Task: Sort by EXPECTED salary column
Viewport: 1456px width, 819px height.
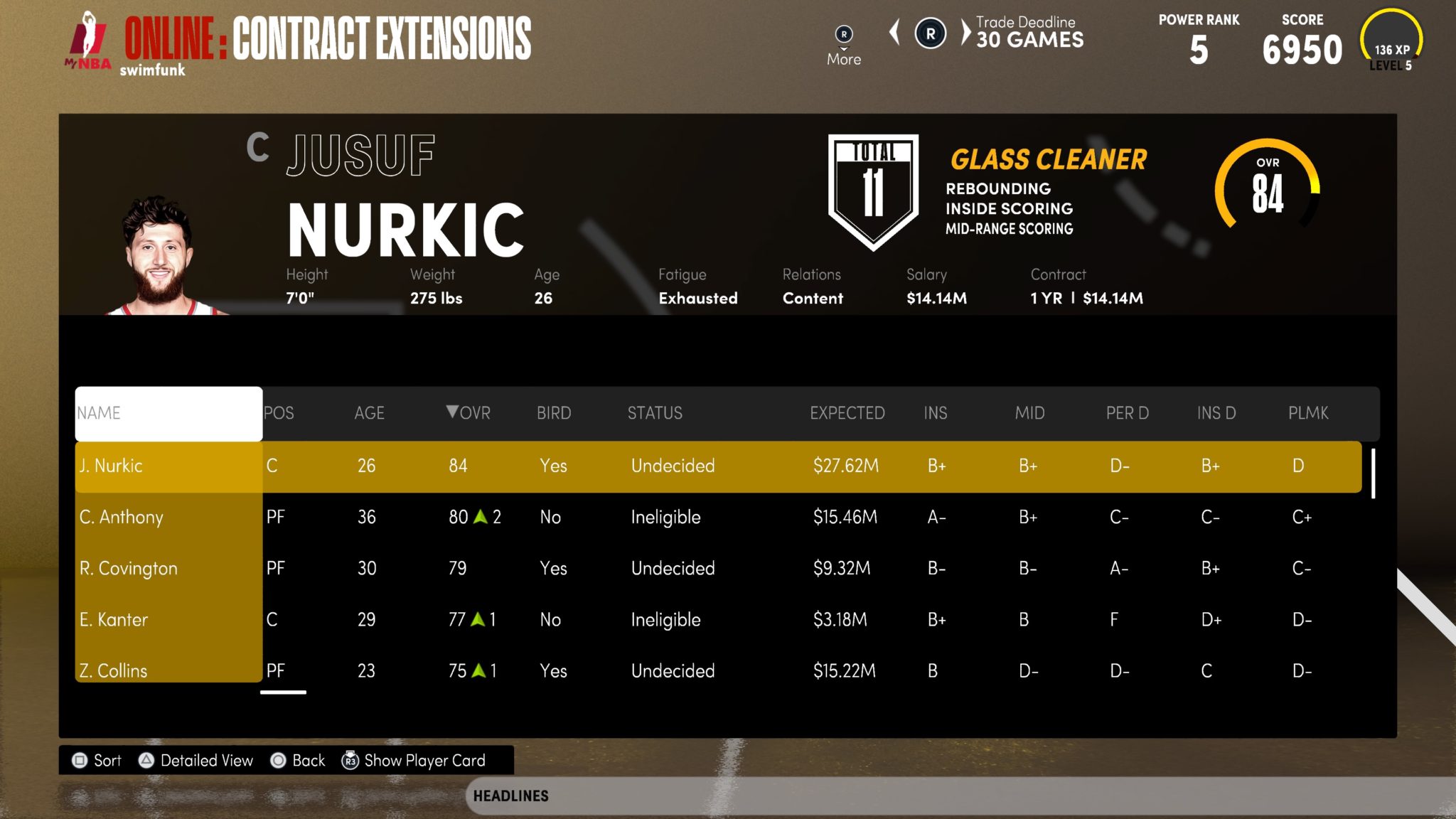Action: [x=847, y=413]
